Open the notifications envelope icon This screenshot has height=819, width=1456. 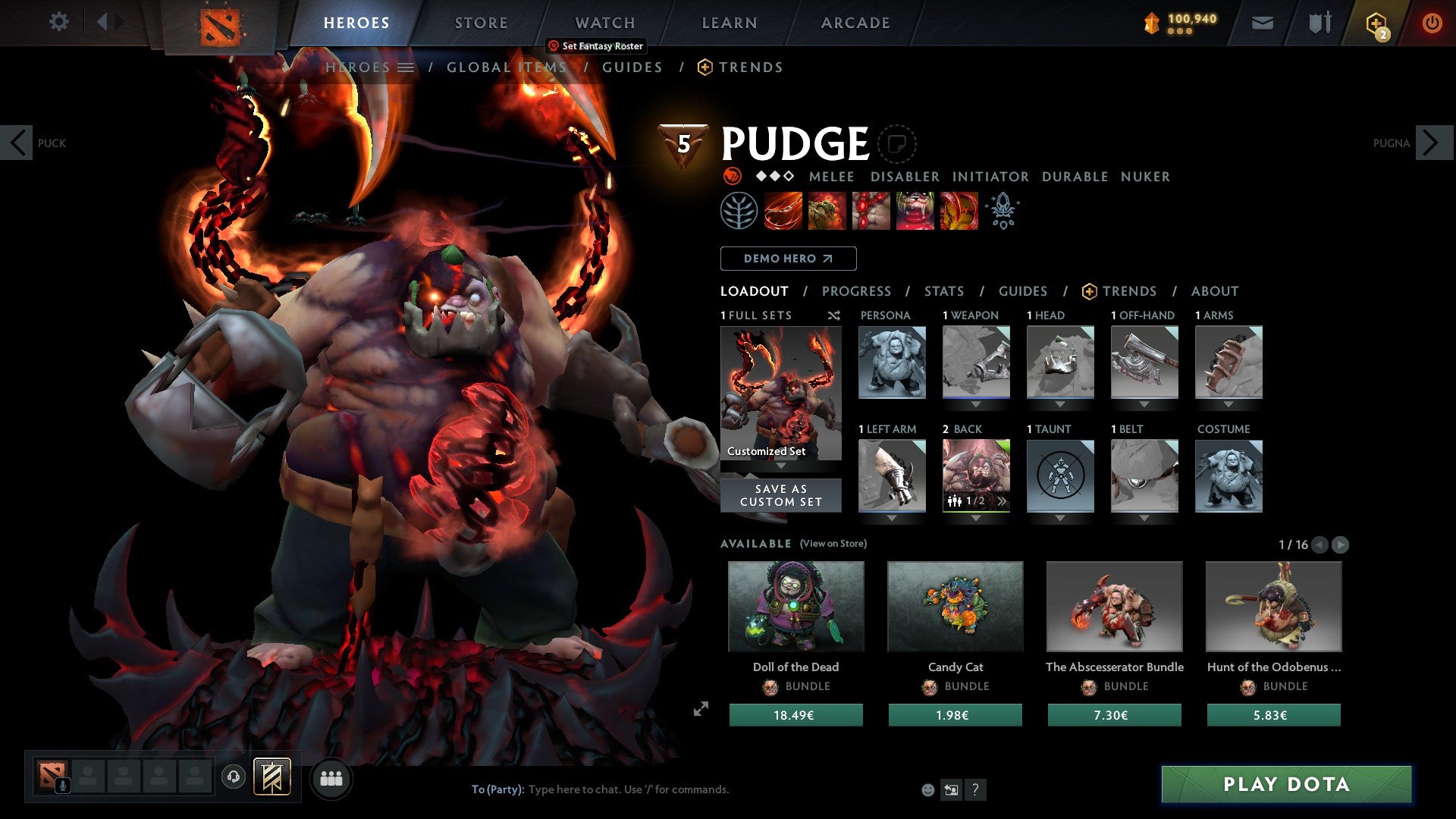(1263, 23)
